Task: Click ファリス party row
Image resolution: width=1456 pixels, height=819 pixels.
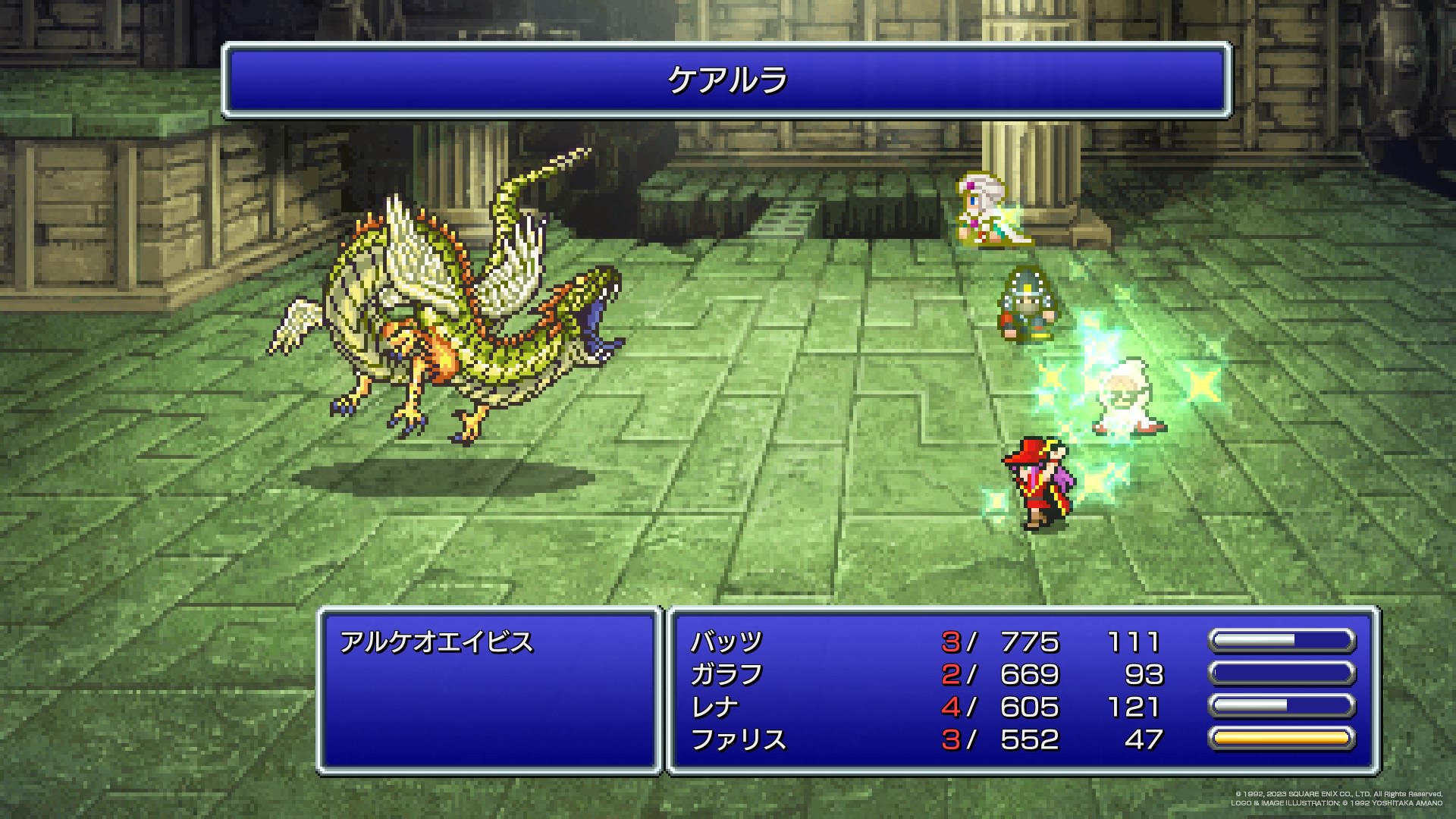Action: click(738, 739)
